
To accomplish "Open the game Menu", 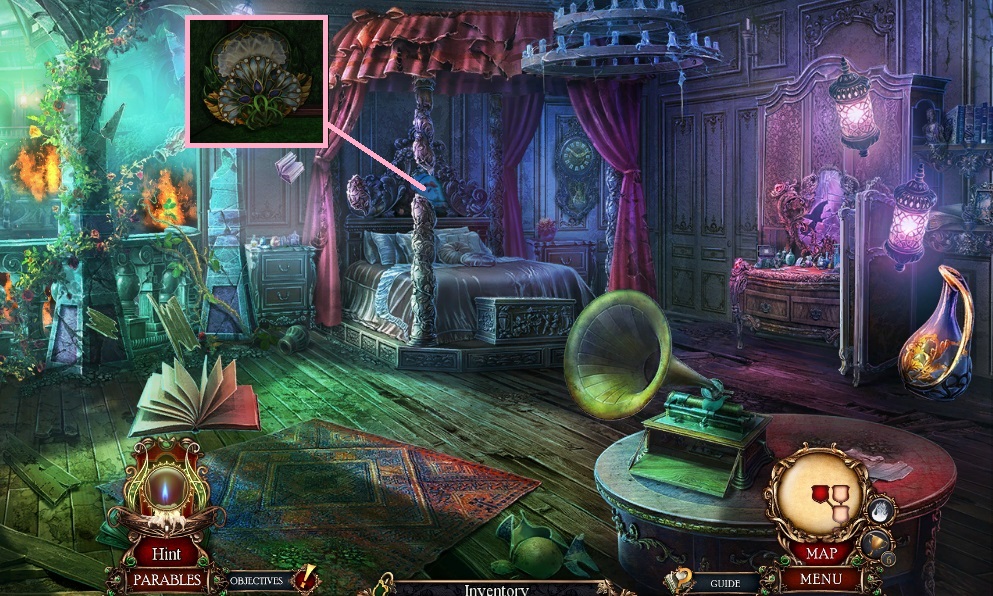I will click(x=818, y=578).
